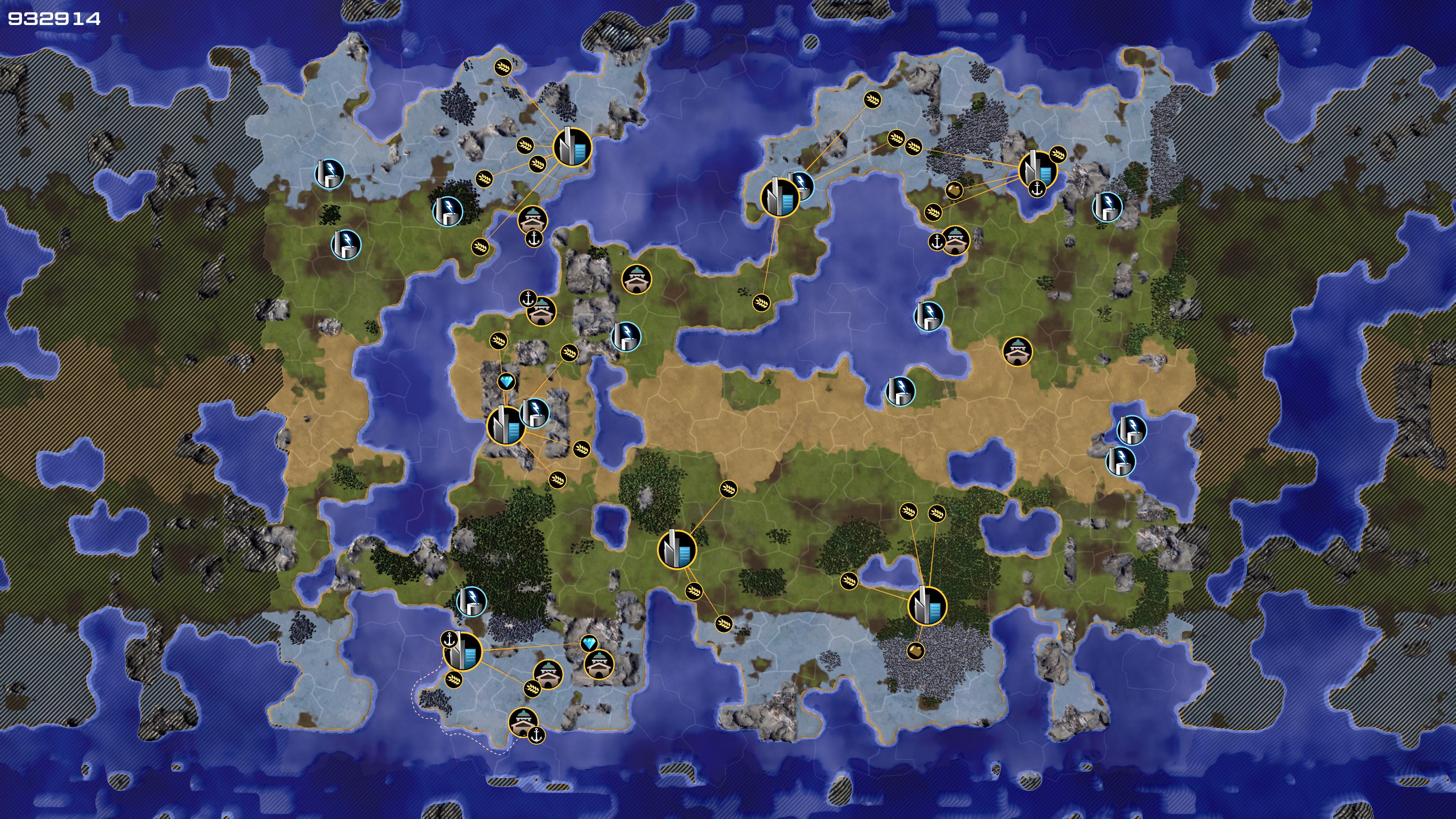Click the gold nugget marker directly below a city
Viewport: 1456px width, 819px height.
(x=916, y=651)
